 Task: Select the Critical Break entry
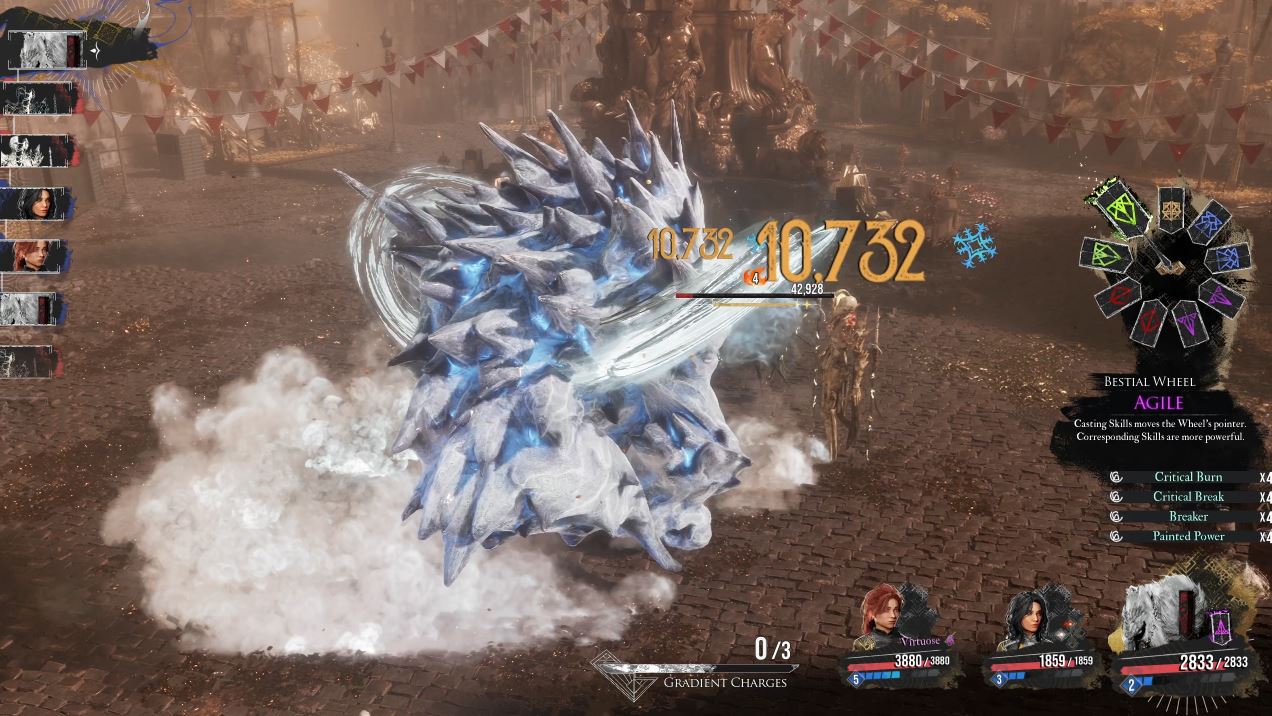point(1187,497)
